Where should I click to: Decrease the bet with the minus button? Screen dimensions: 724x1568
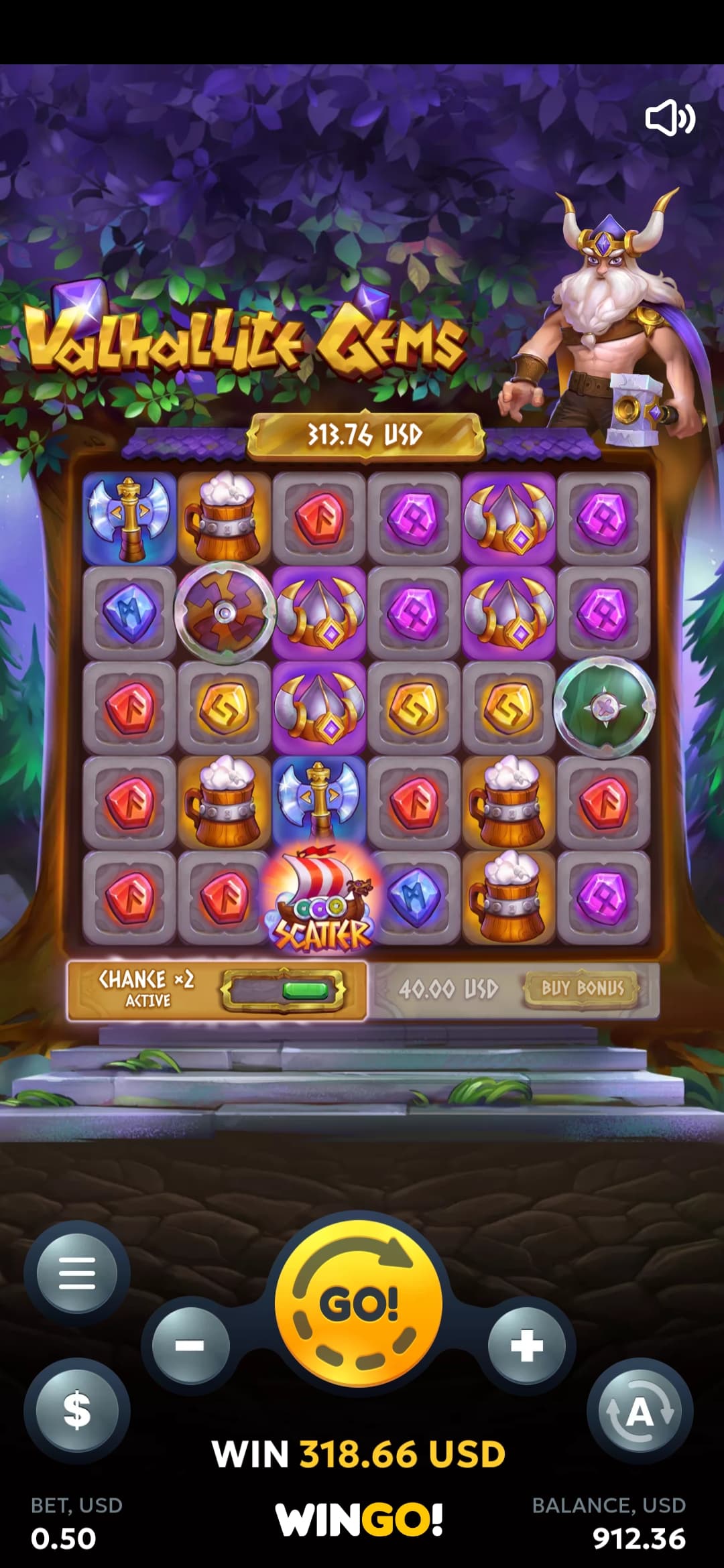coord(190,1345)
